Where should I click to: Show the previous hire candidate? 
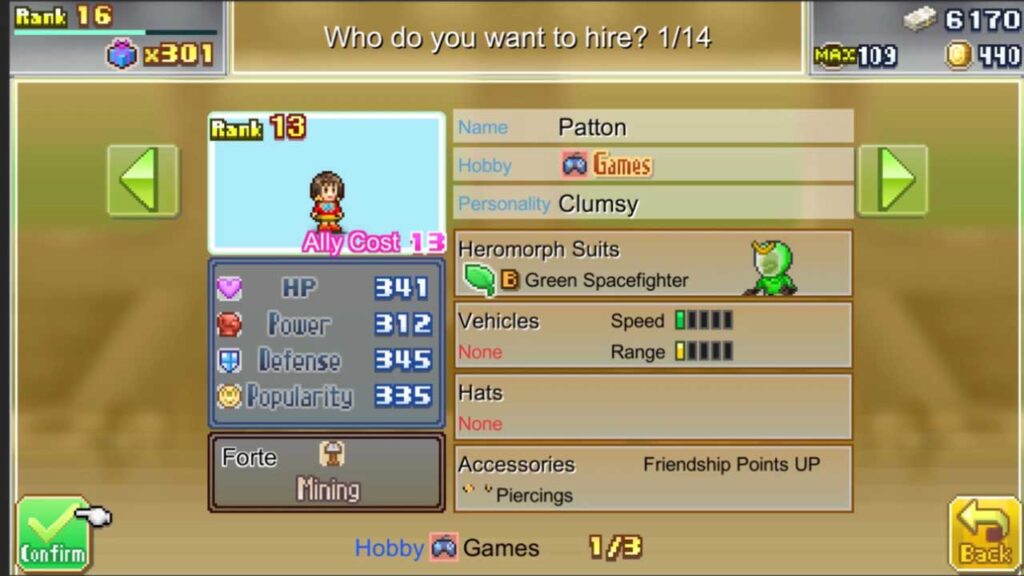142,180
